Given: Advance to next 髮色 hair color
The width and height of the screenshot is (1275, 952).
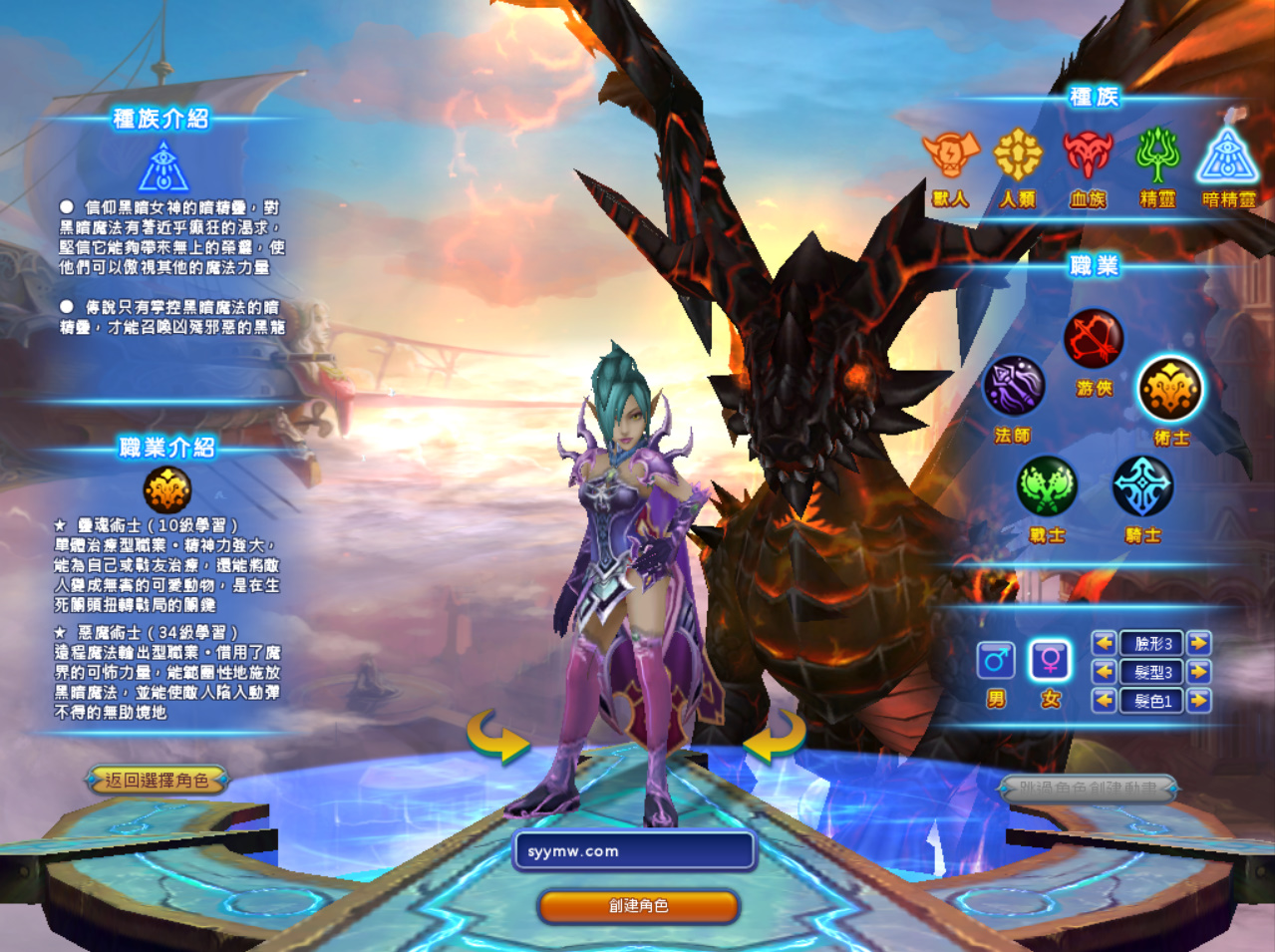Looking at the screenshot, I should [x=1199, y=701].
